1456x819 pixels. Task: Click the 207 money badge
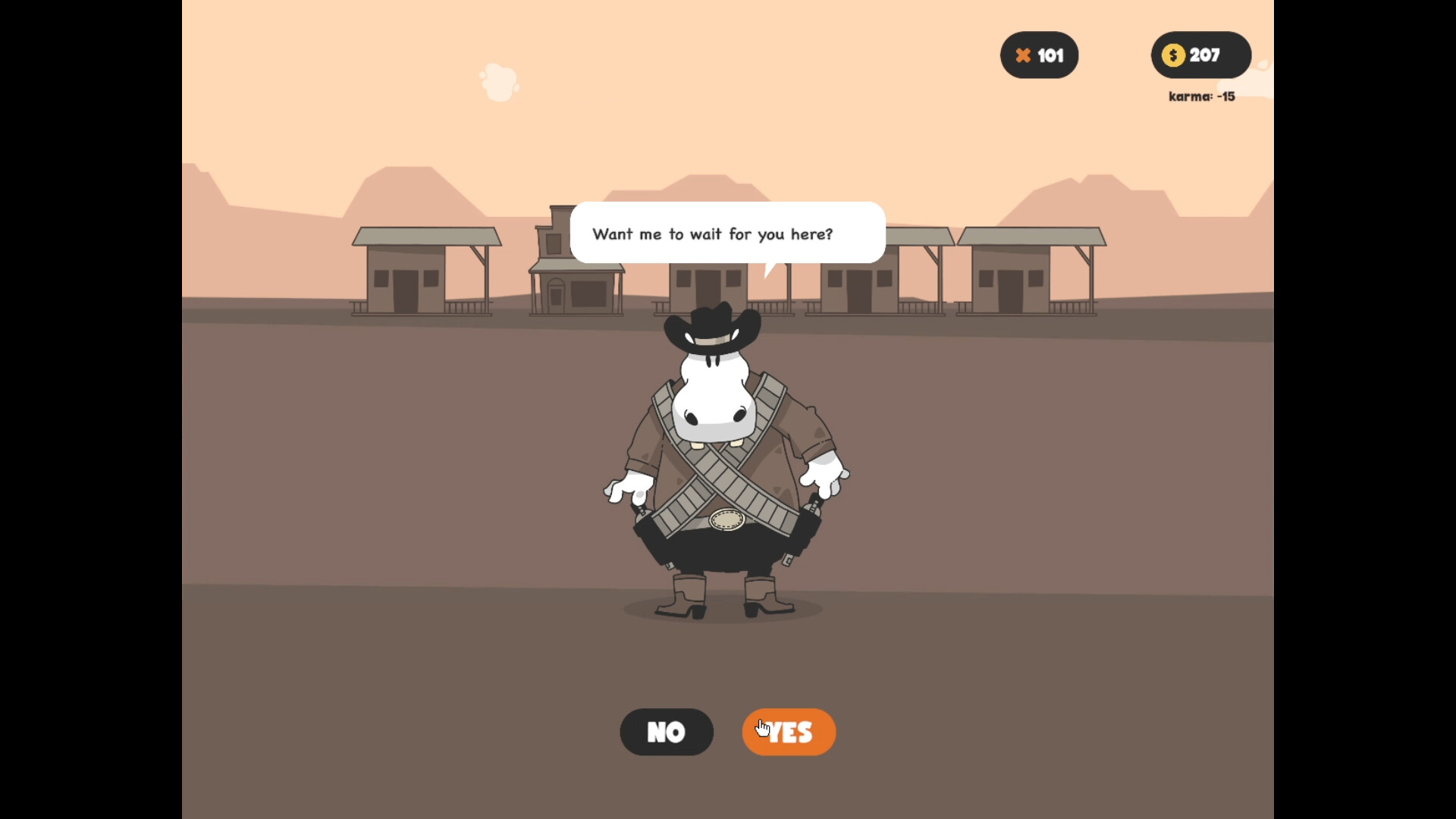click(x=1200, y=55)
